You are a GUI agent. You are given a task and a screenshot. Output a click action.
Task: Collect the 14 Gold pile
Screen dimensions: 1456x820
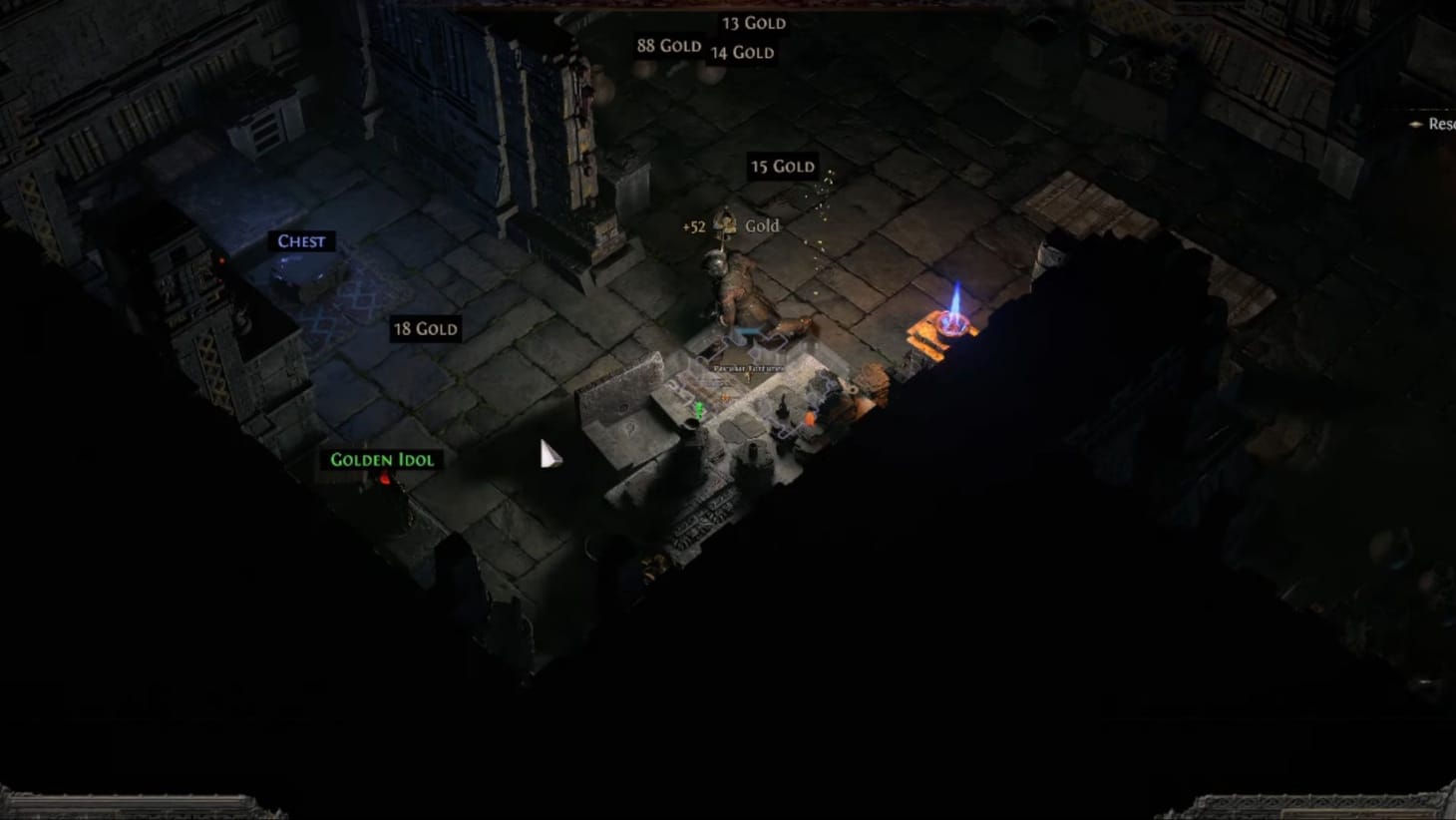click(742, 52)
